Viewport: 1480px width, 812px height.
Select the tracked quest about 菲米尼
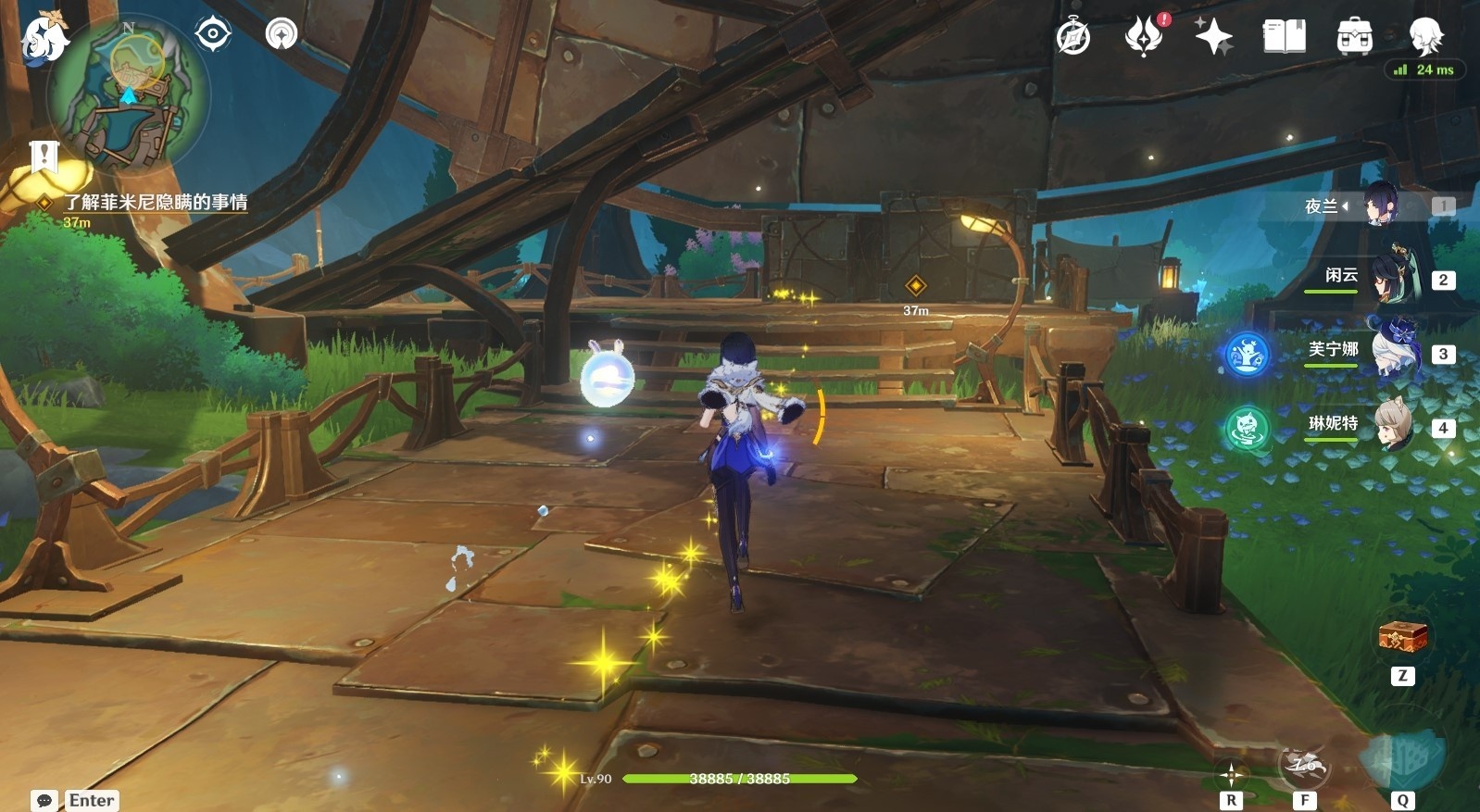click(x=155, y=202)
